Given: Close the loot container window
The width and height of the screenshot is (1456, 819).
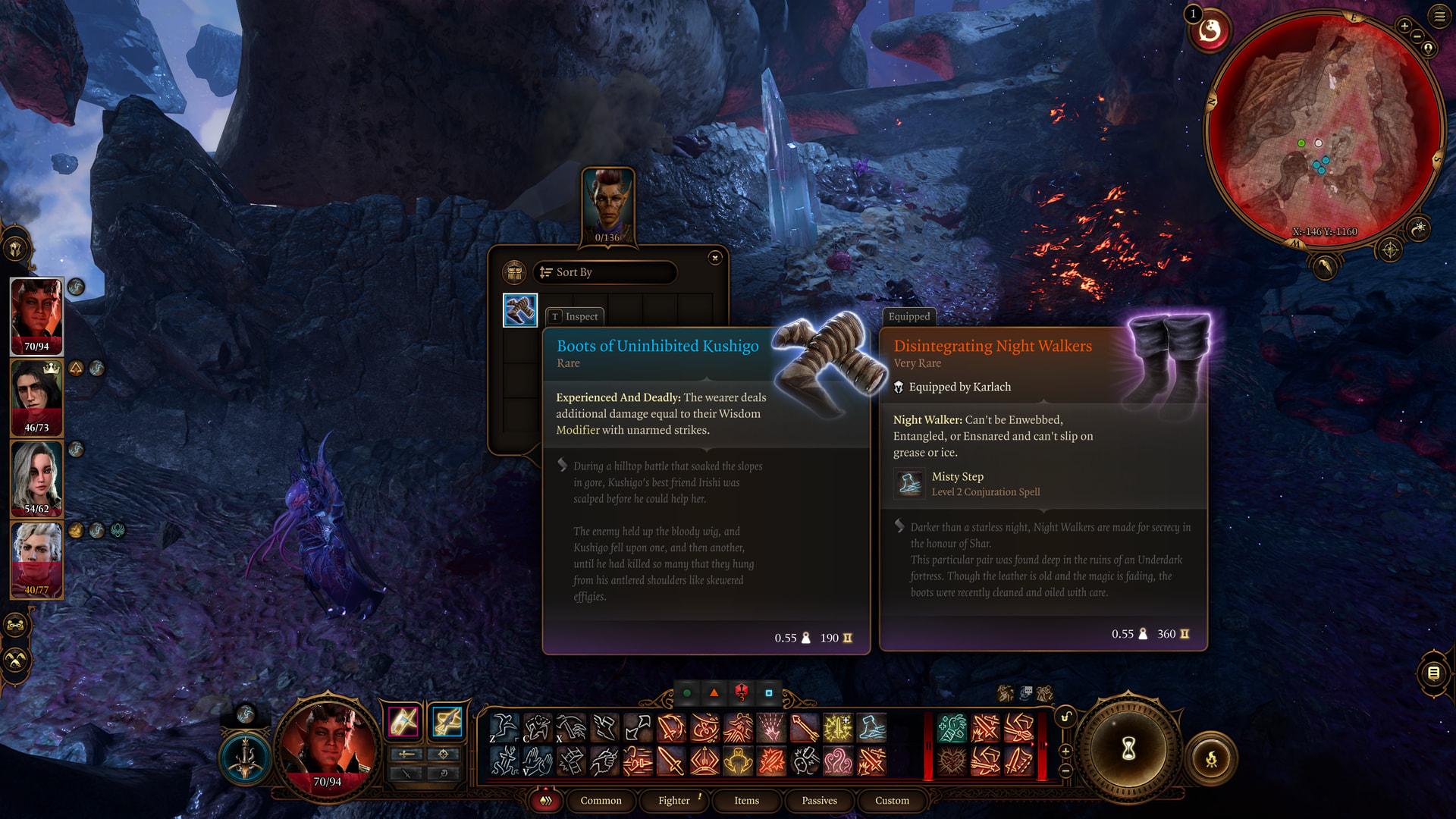Looking at the screenshot, I should pyautogui.click(x=714, y=258).
